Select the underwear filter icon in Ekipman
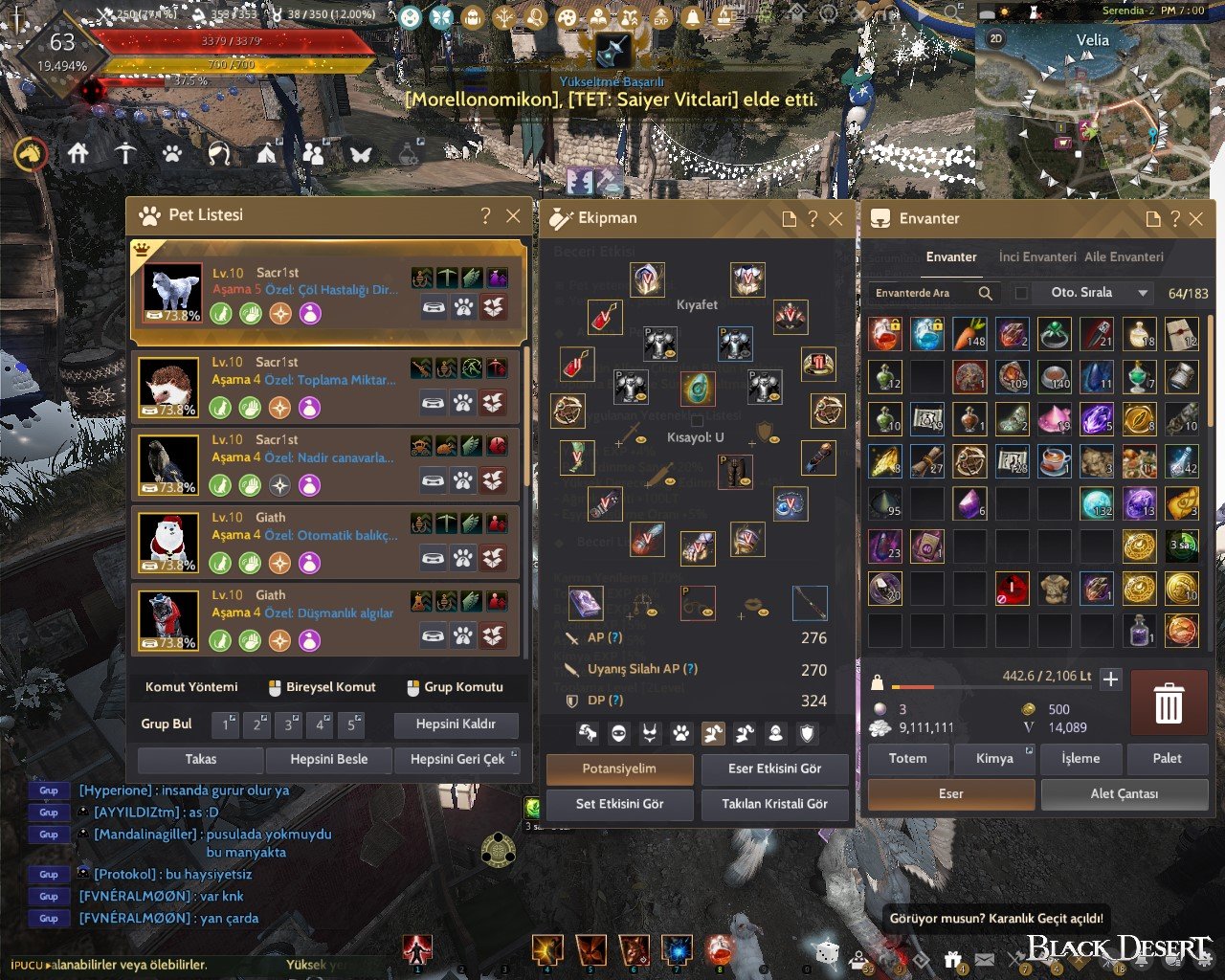1225x980 pixels. point(651,732)
